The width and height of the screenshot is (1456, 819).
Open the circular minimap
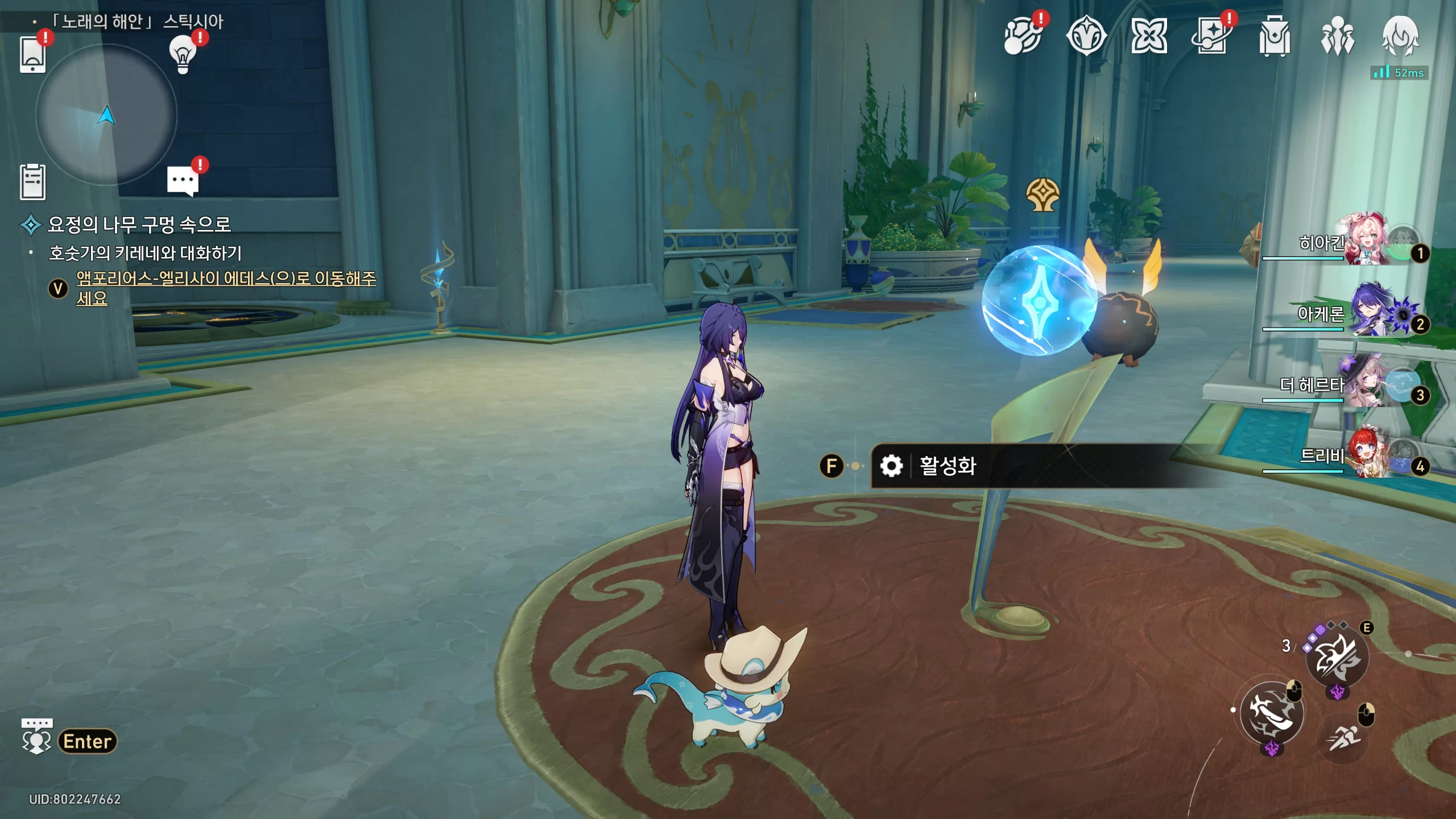click(x=106, y=115)
